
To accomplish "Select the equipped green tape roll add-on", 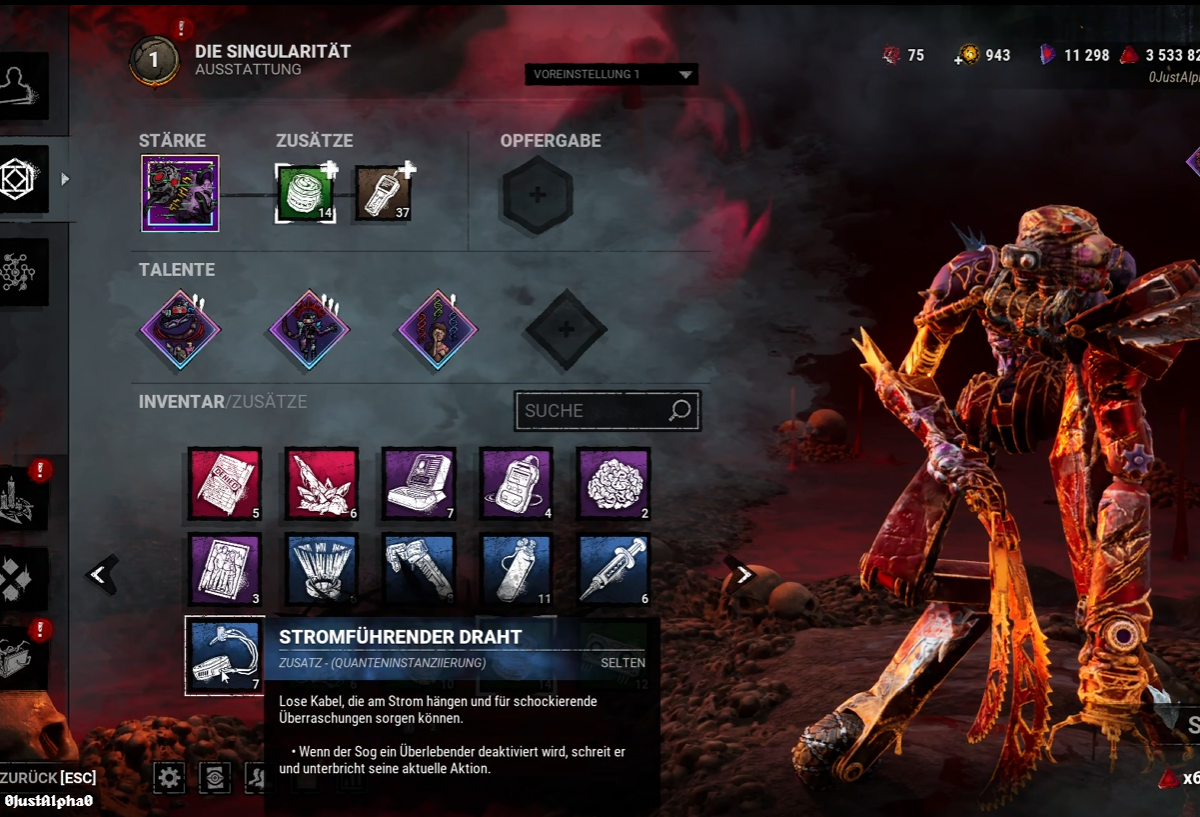I will pos(305,193).
